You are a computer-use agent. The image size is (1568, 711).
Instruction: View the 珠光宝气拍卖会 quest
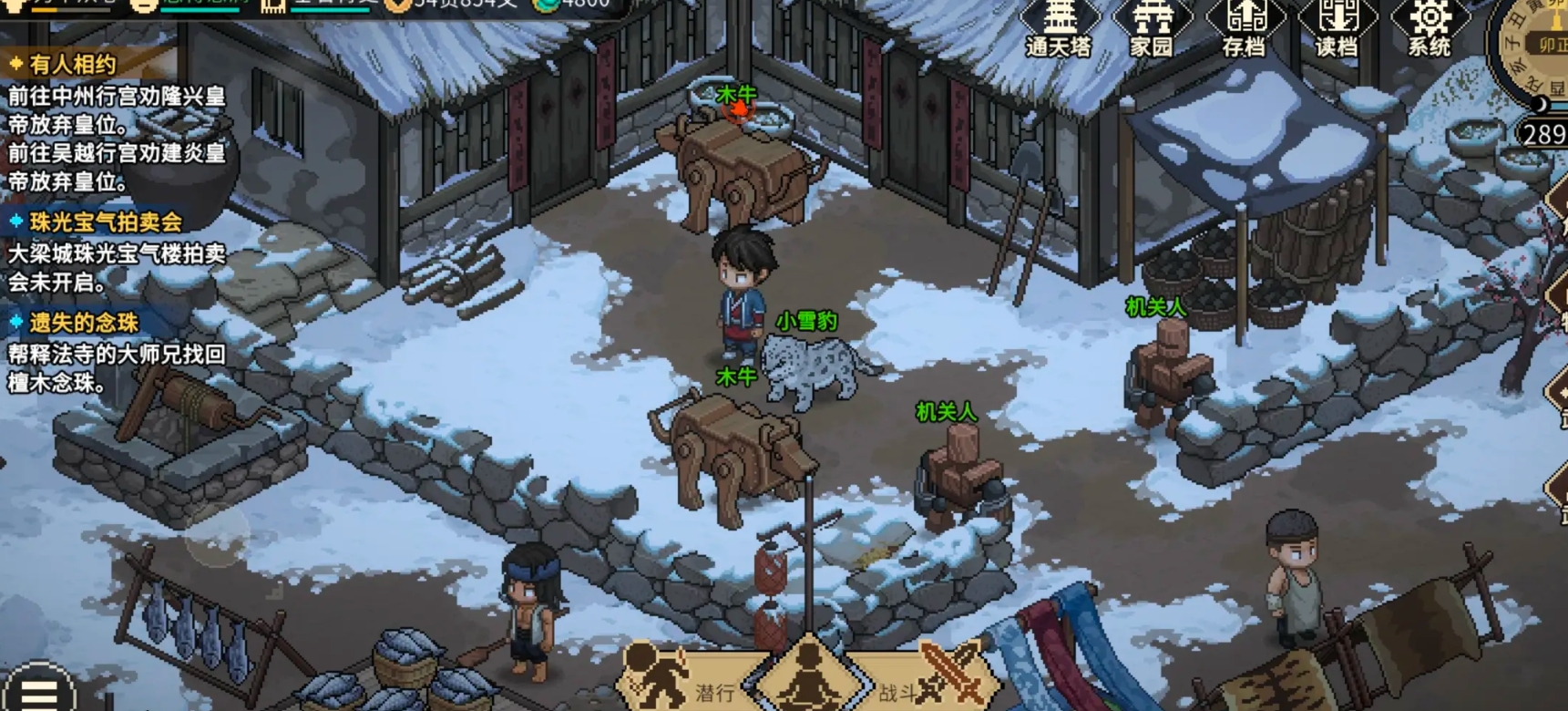[105, 222]
